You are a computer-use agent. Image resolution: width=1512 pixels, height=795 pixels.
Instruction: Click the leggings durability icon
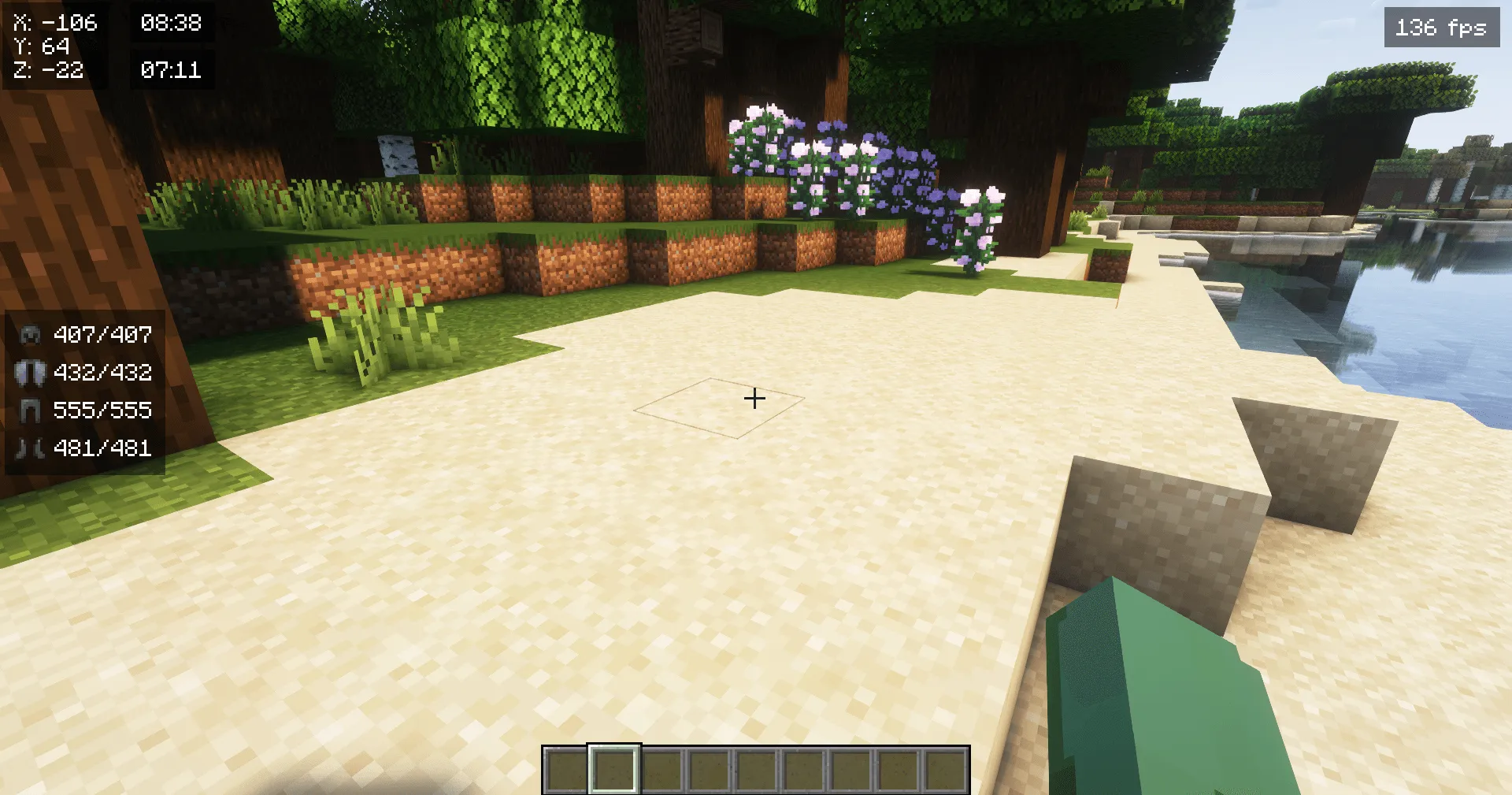click(x=30, y=411)
